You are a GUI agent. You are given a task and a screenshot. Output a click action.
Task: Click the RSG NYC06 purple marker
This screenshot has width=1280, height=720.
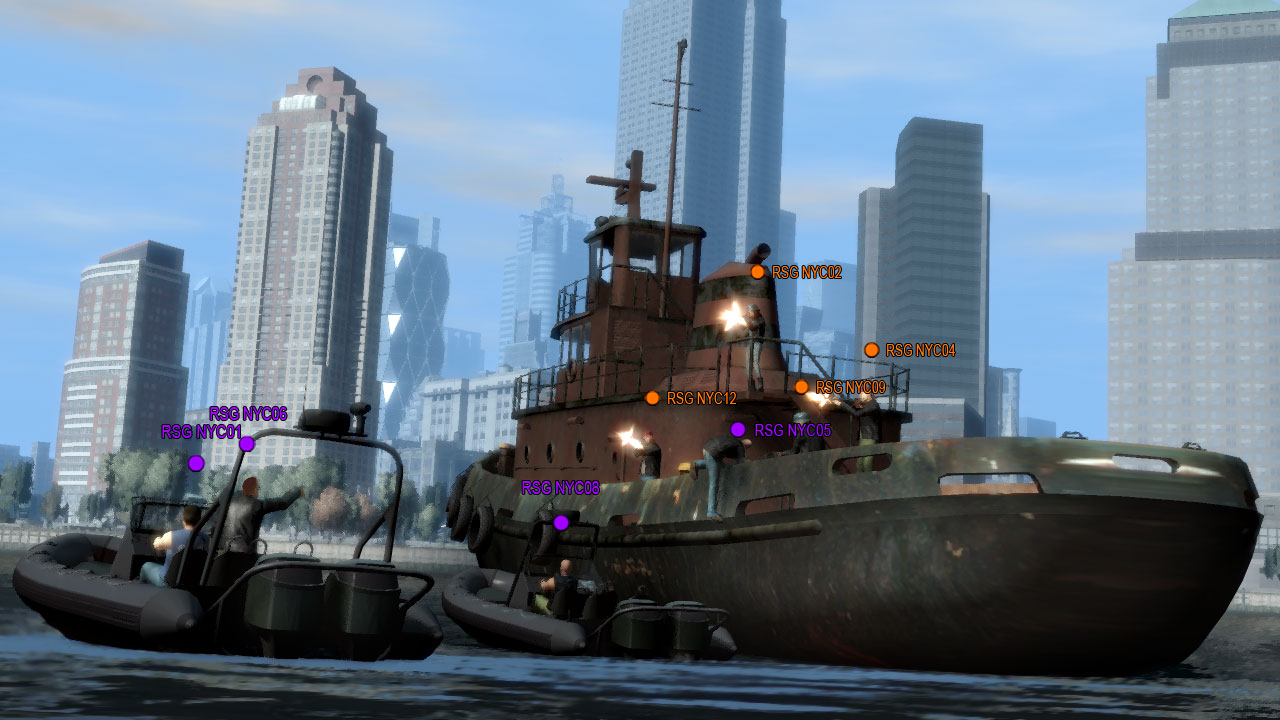pyautogui.click(x=246, y=444)
